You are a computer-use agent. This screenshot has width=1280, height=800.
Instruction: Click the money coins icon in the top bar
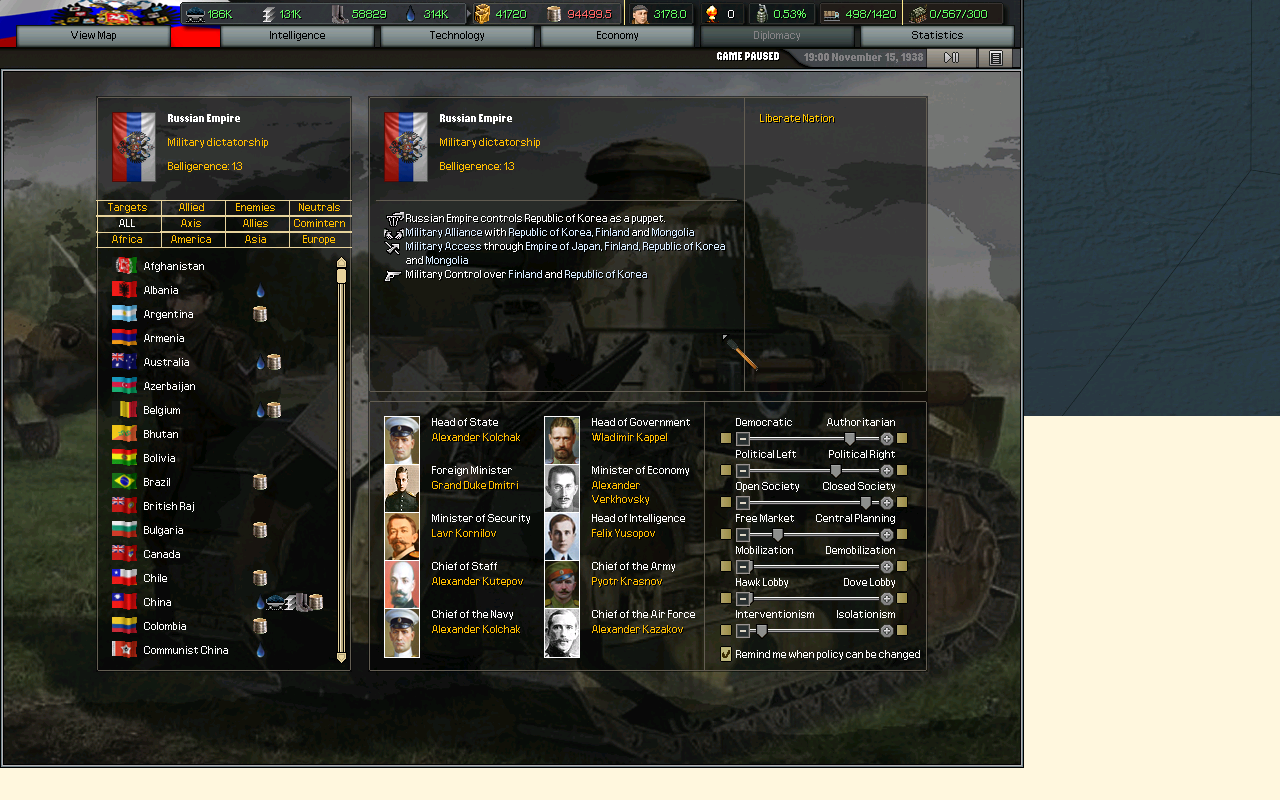(554, 14)
